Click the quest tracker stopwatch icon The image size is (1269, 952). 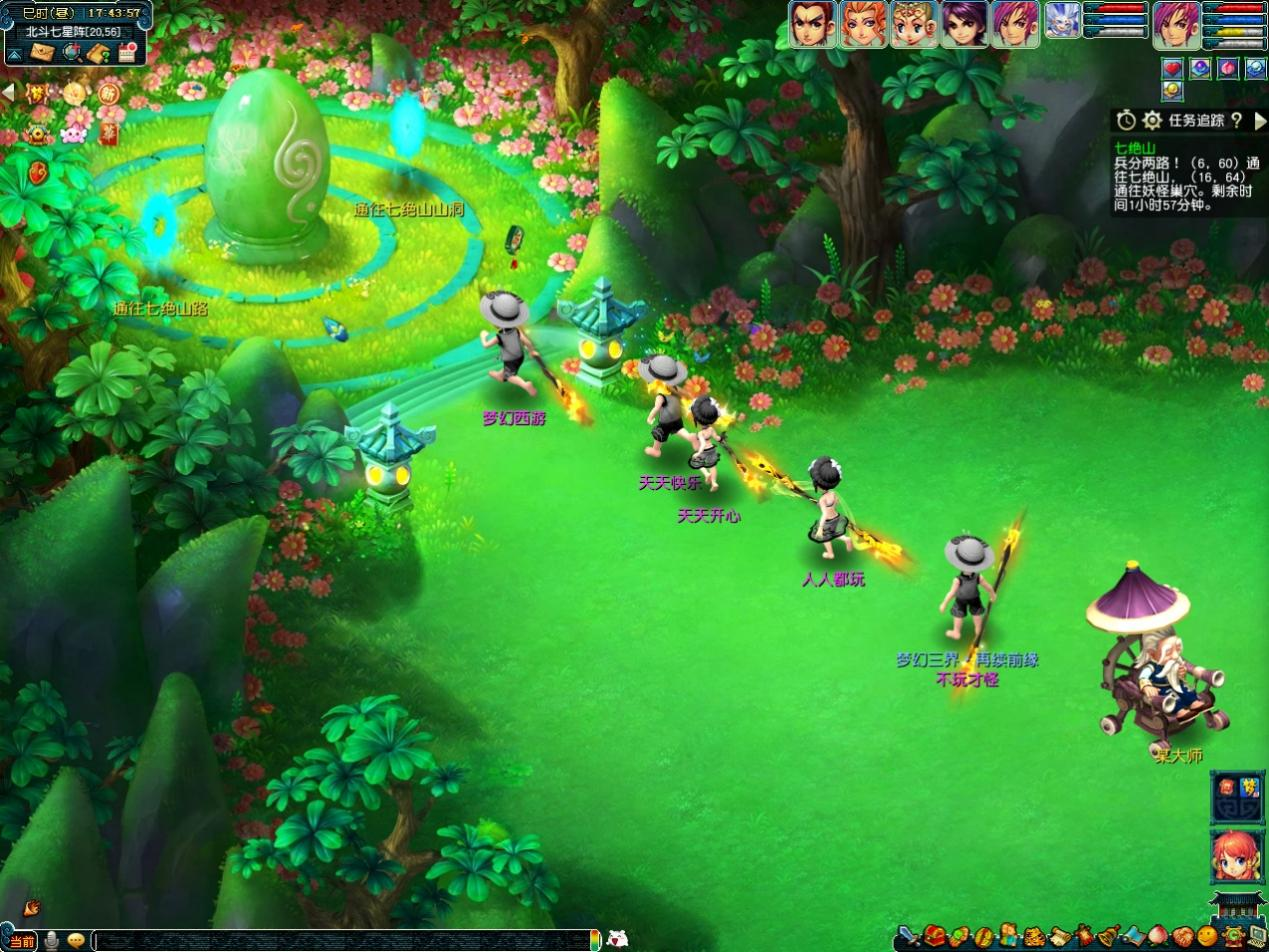[1127, 120]
